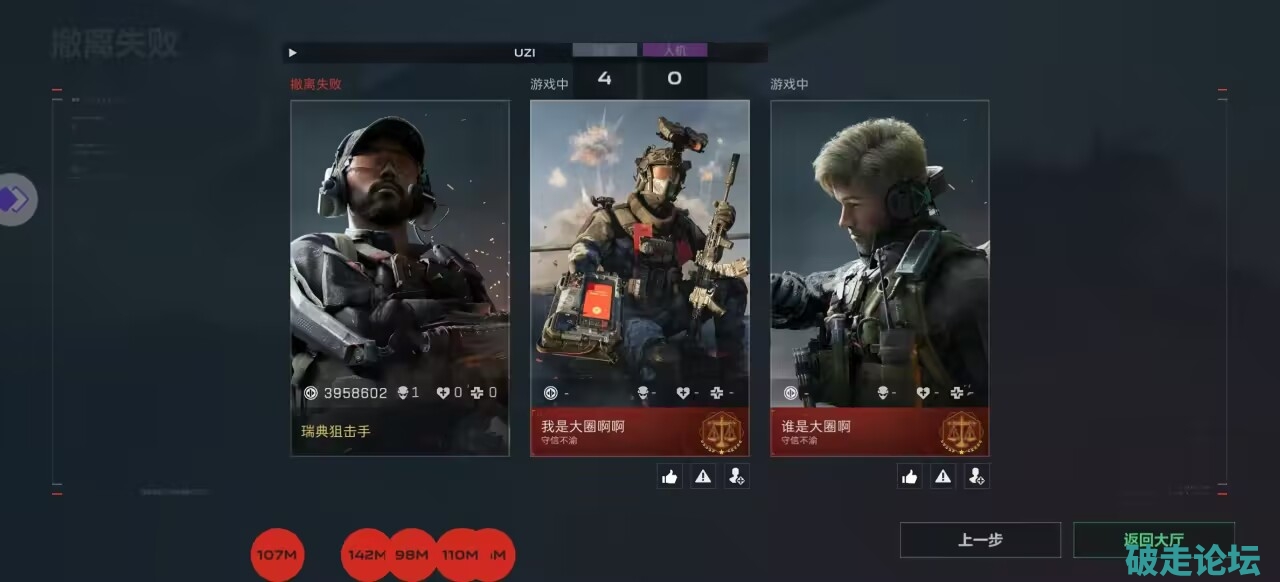Select the 瑞典狙击手 player card
The image size is (1280, 582).
click(x=400, y=278)
